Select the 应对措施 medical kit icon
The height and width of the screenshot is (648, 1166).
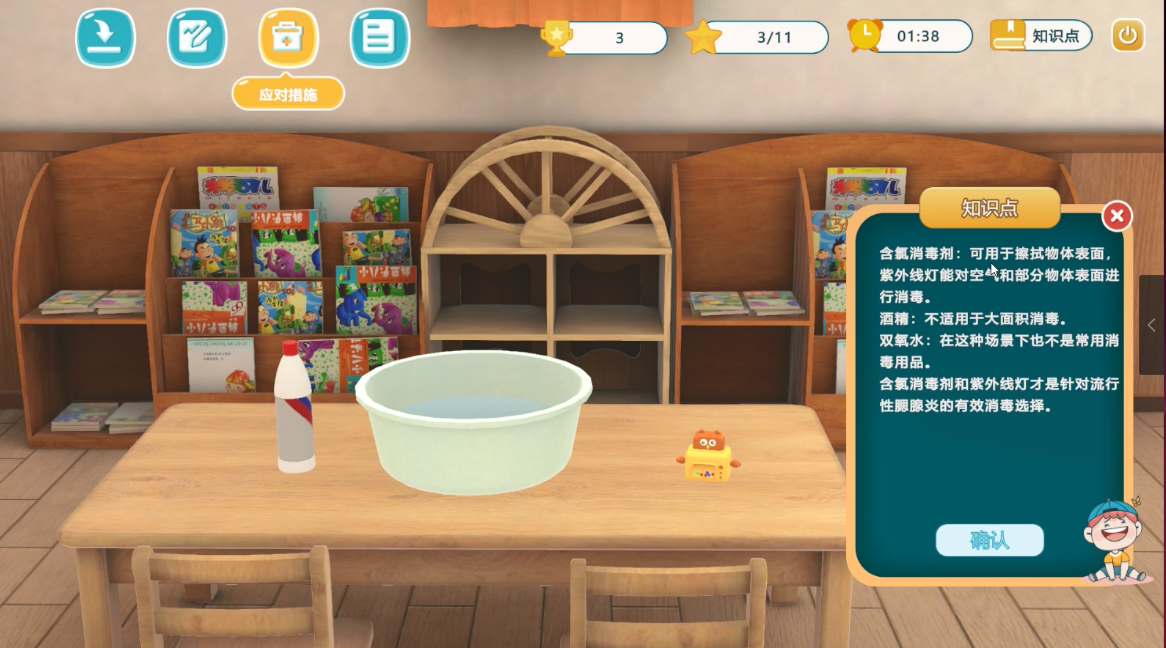coord(288,38)
